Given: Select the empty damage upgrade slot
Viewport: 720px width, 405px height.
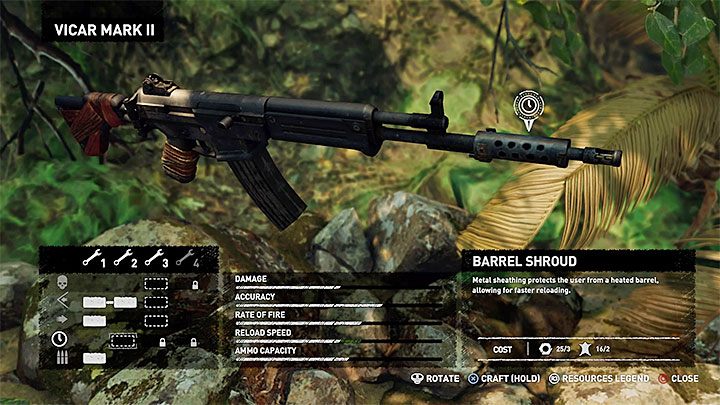Looking at the screenshot, I should pyautogui.click(x=154, y=283).
